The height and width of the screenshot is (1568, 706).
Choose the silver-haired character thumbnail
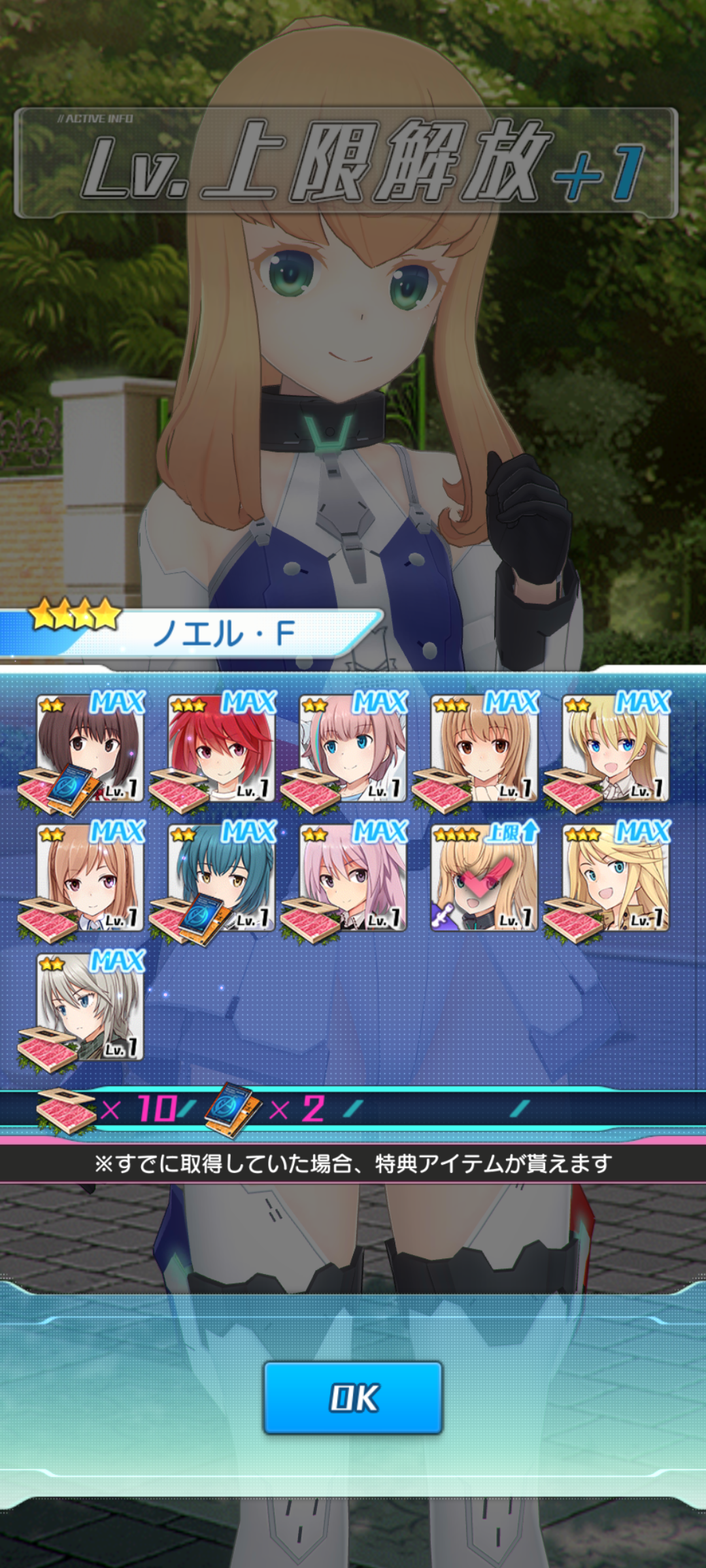[x=90, y=1007]
